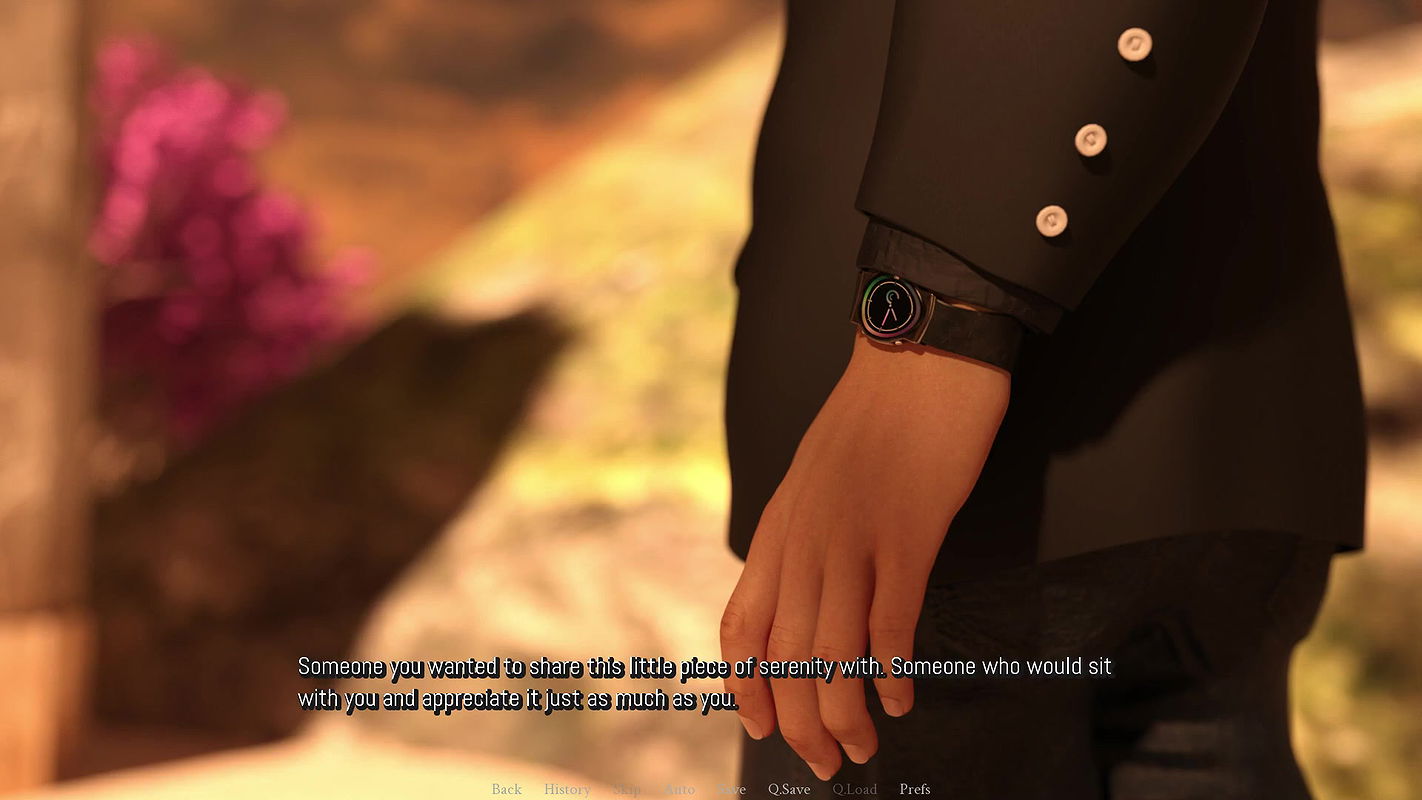Click the dialogue text to advance story
The image size is (1422, 800).
pyautogui.click(x=700, y=680)
